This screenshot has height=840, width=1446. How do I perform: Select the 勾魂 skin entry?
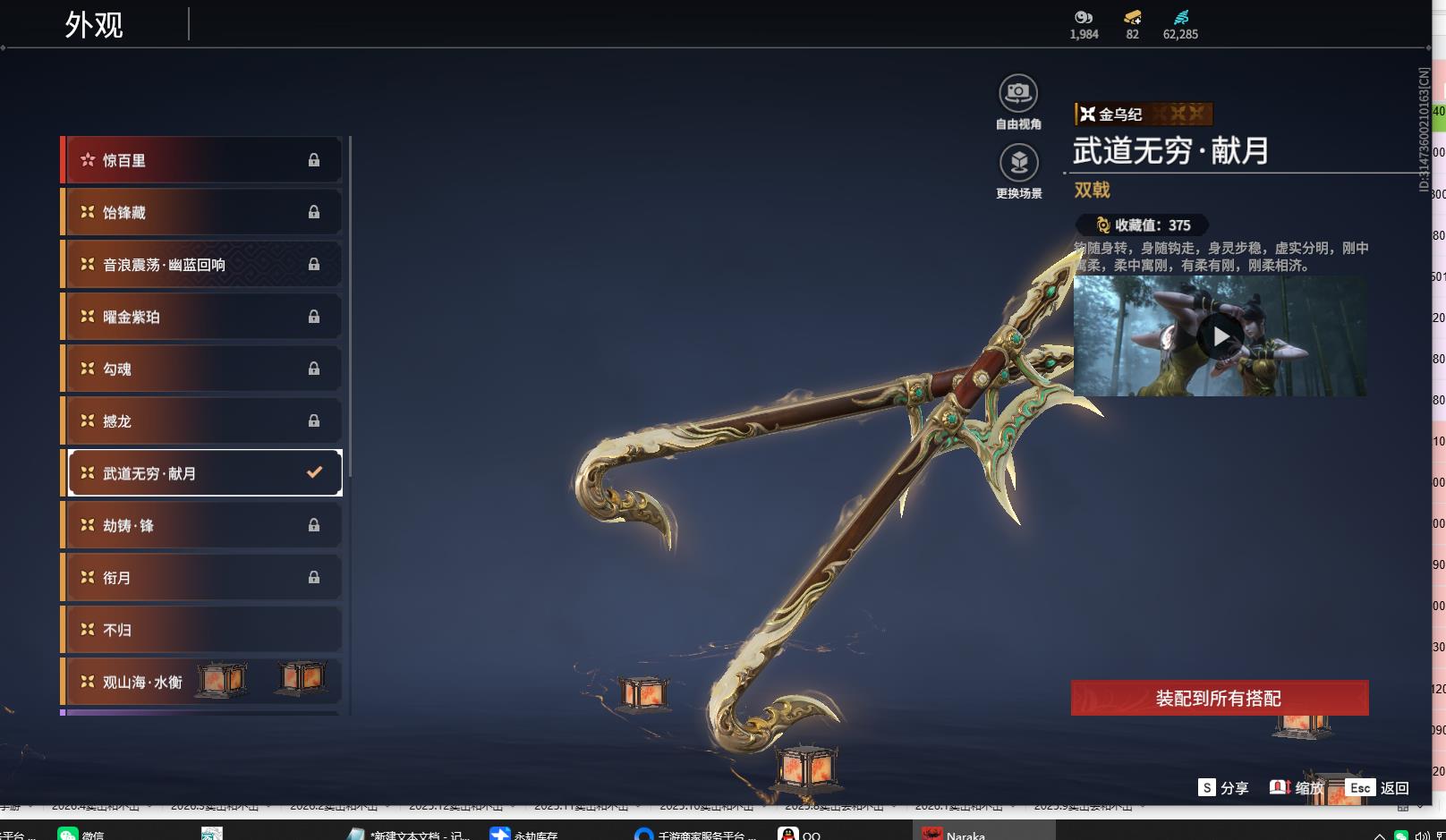coord(203,369)
